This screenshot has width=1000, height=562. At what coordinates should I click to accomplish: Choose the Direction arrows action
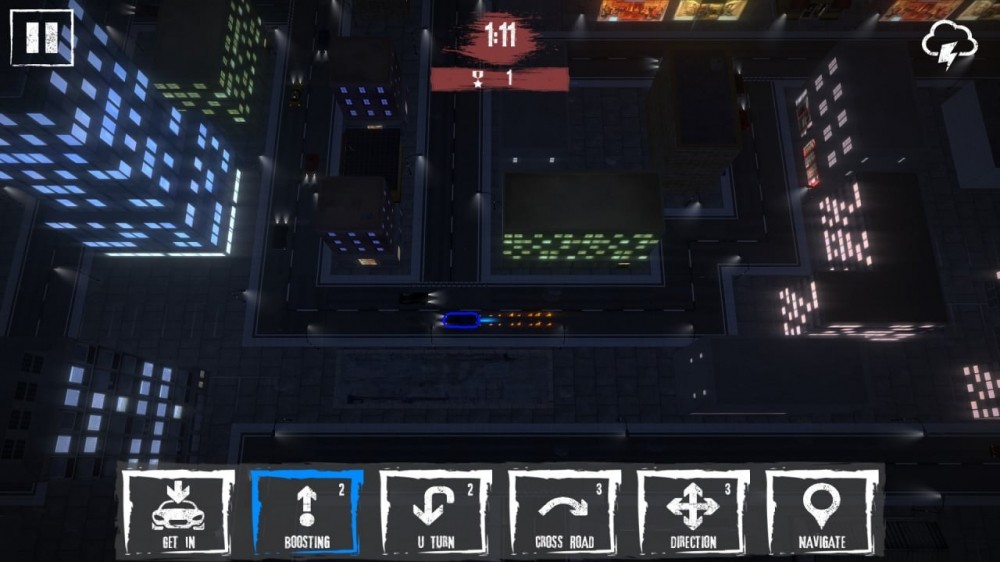coord(694,512)
